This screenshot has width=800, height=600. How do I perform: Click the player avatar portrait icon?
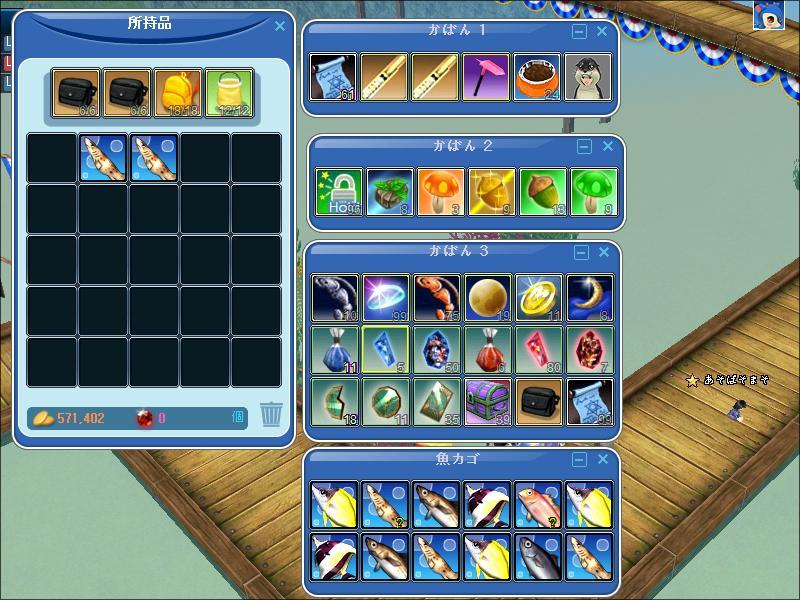coord(768,15)
